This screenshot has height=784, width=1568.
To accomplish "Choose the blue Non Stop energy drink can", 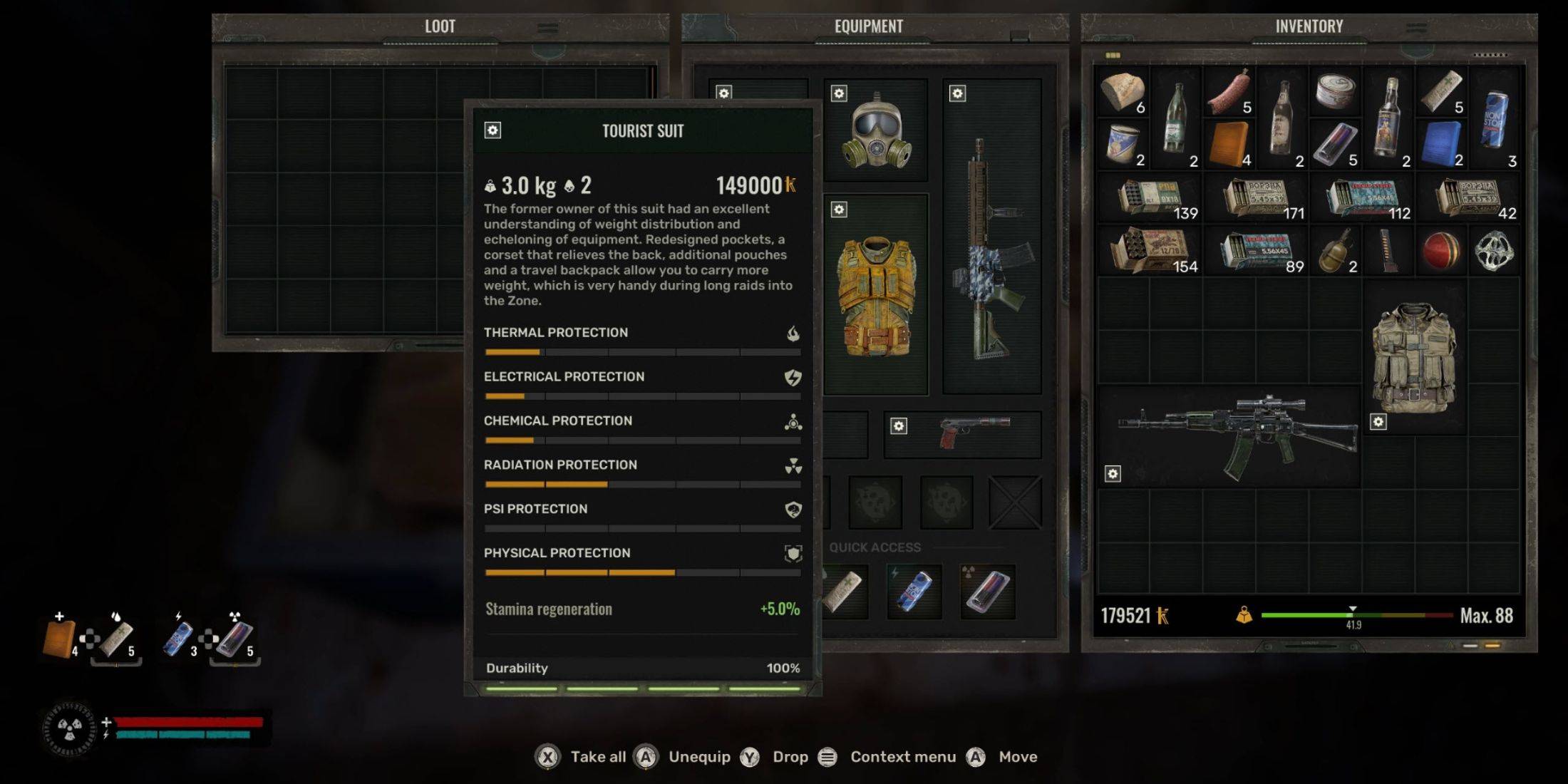I will 1494,120.
